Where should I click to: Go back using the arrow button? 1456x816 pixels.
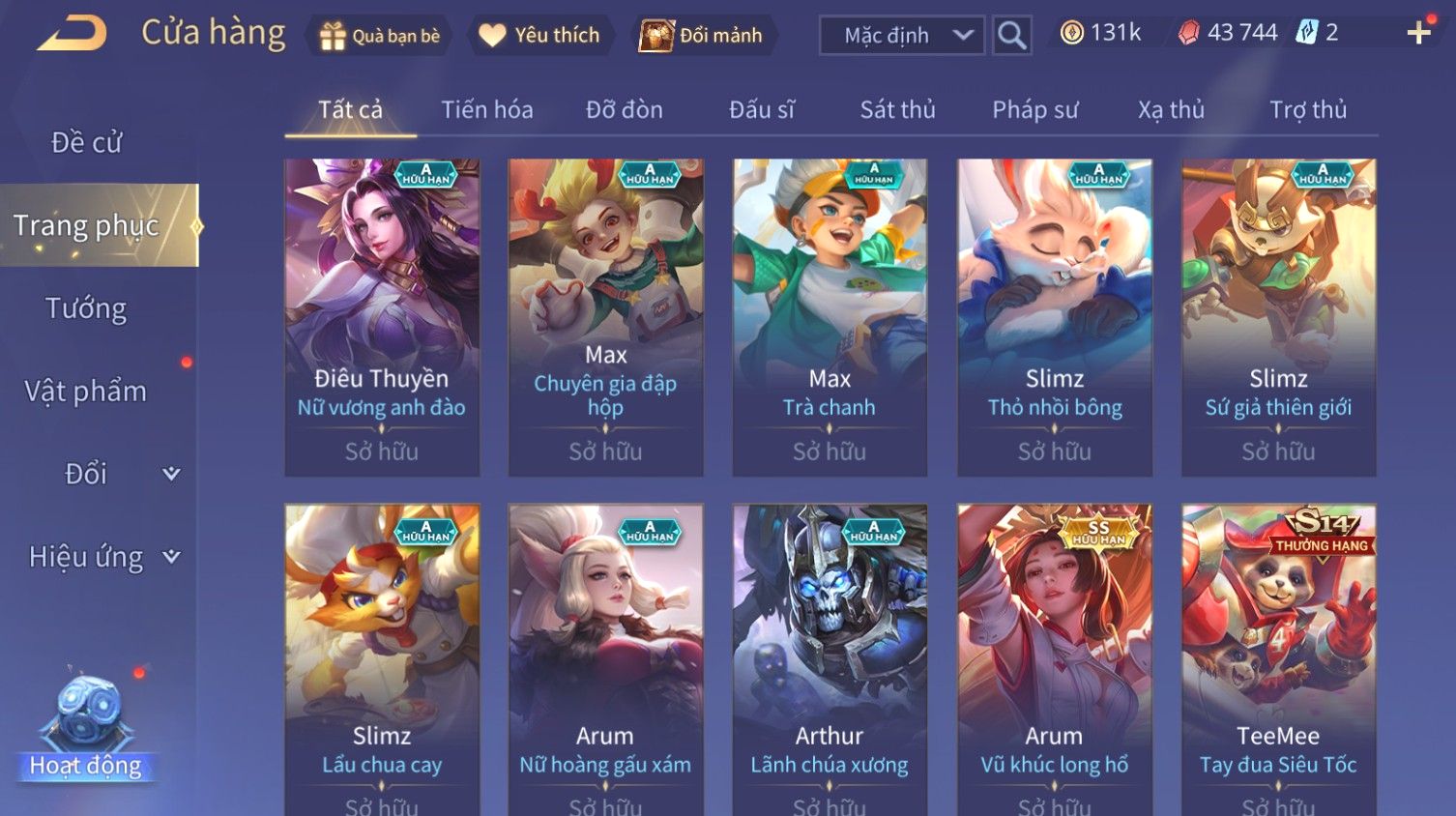(x=72, y=34)
